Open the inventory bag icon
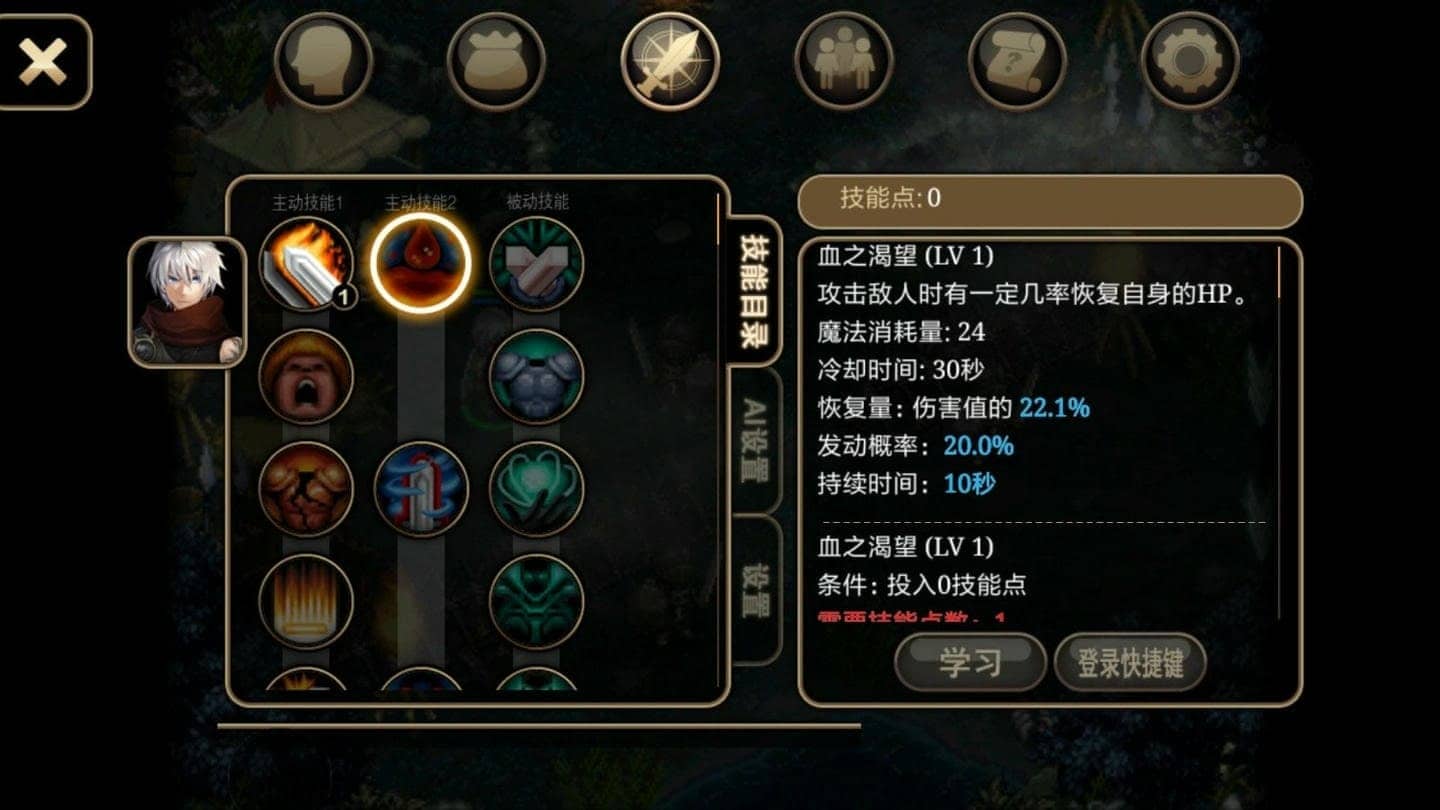1440x810 pixels. pos(496,60)
